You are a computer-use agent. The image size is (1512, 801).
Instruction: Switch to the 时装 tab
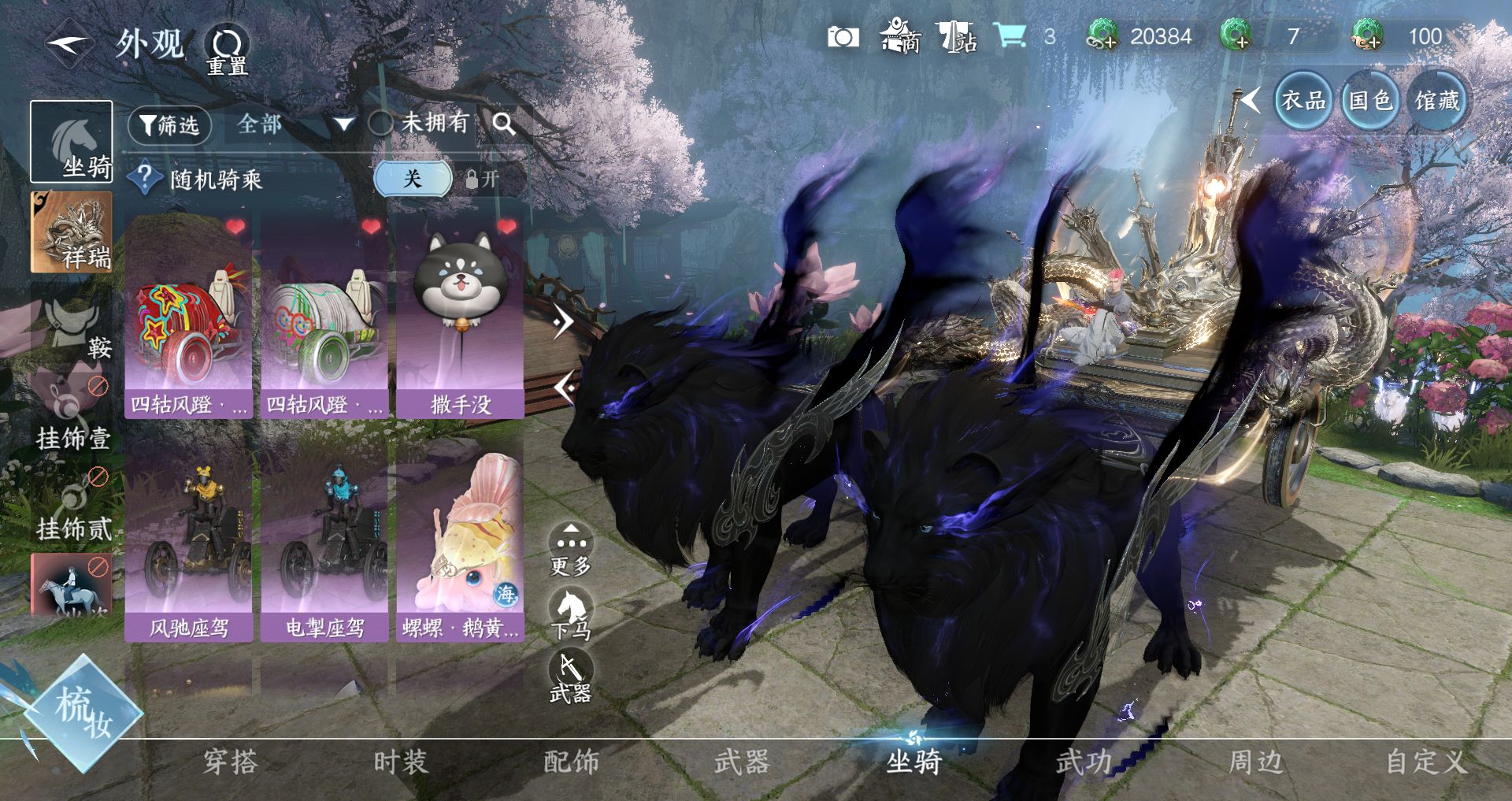click(x=400, y=762)
